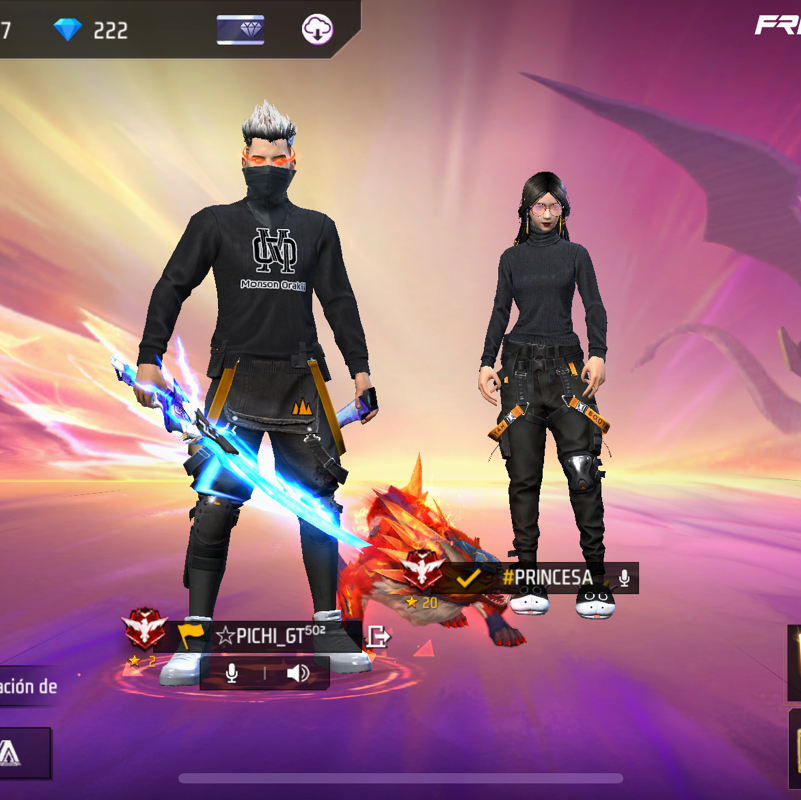Open the cloud download center
The width and height of the screenshot is (801, 800).
tap(318, 30)
